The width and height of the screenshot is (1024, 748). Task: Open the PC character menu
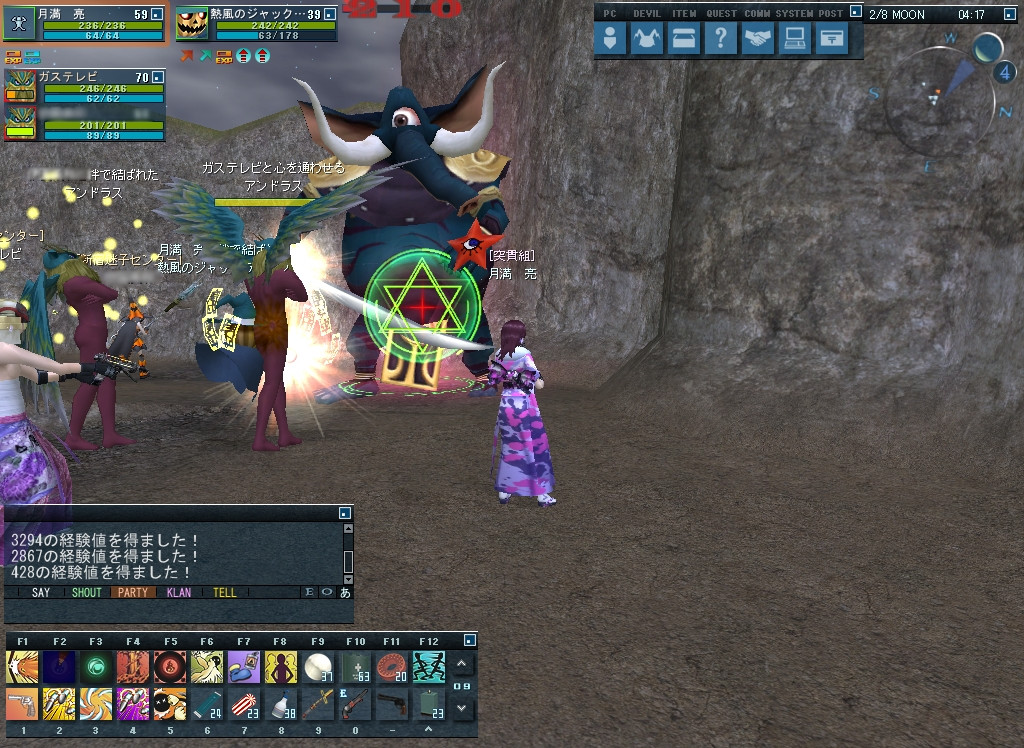614,39
